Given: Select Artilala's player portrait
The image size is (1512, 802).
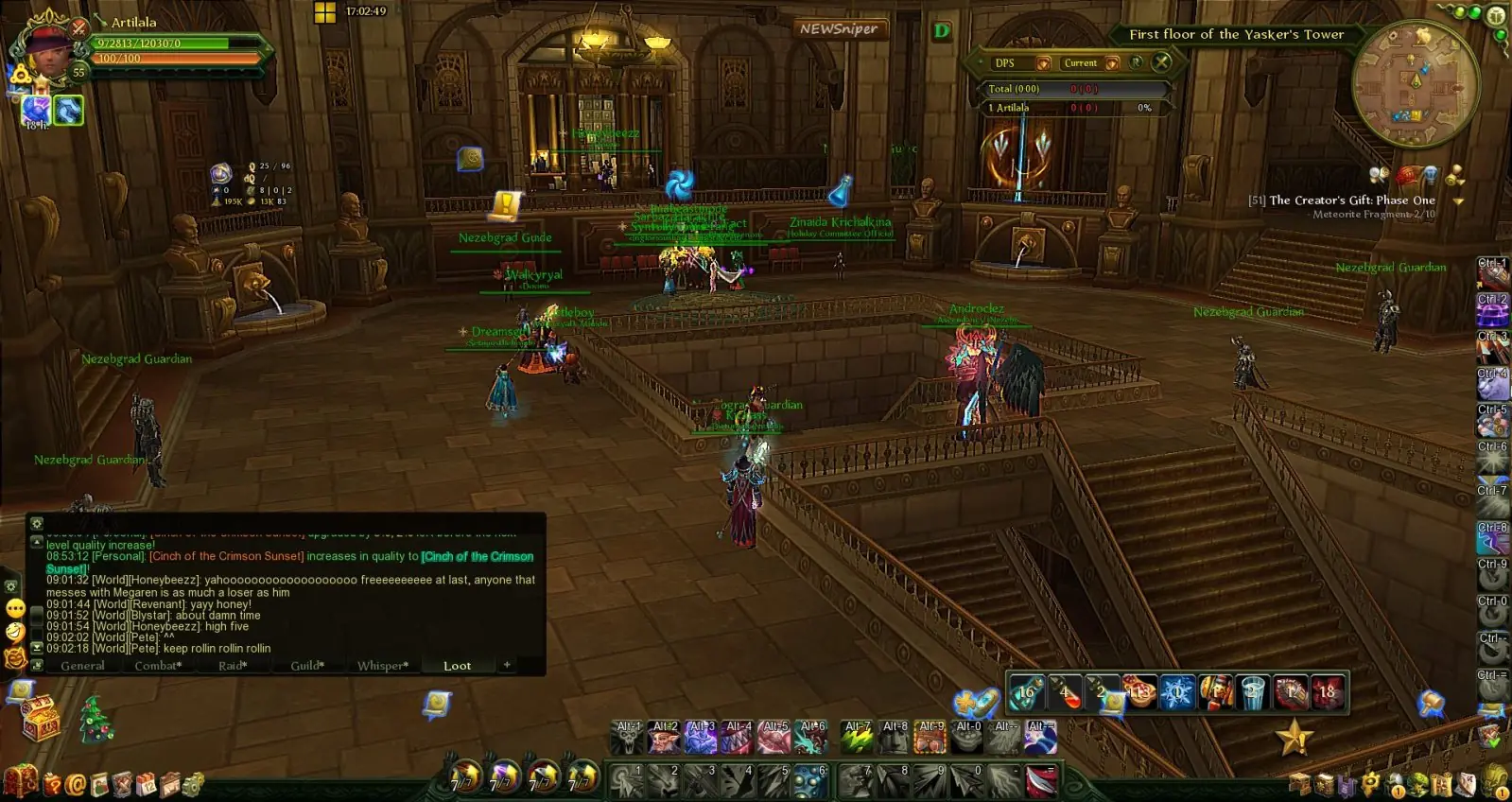Looking at the screenshot, I should (45, 53).
